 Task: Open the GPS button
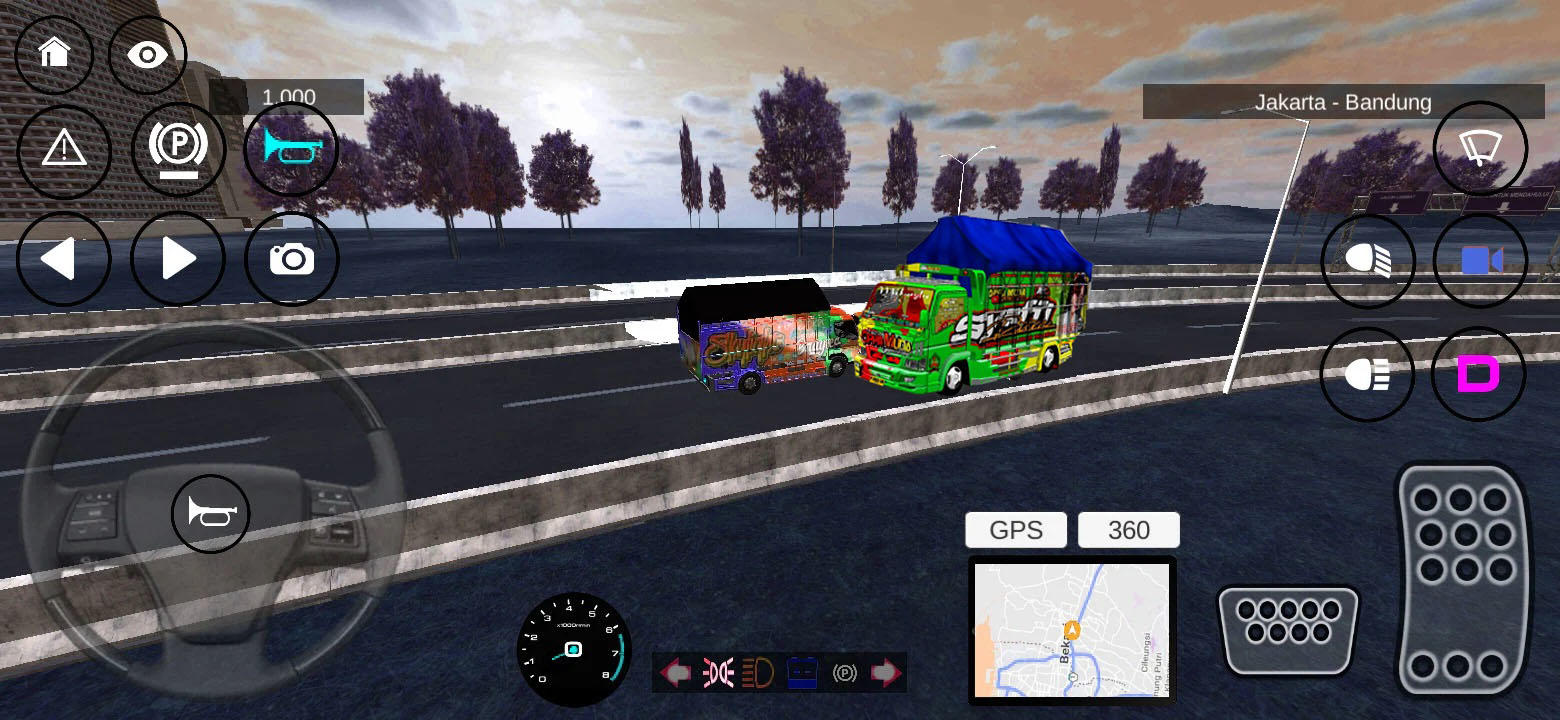pyautogui.click(x=1015, y=530)
